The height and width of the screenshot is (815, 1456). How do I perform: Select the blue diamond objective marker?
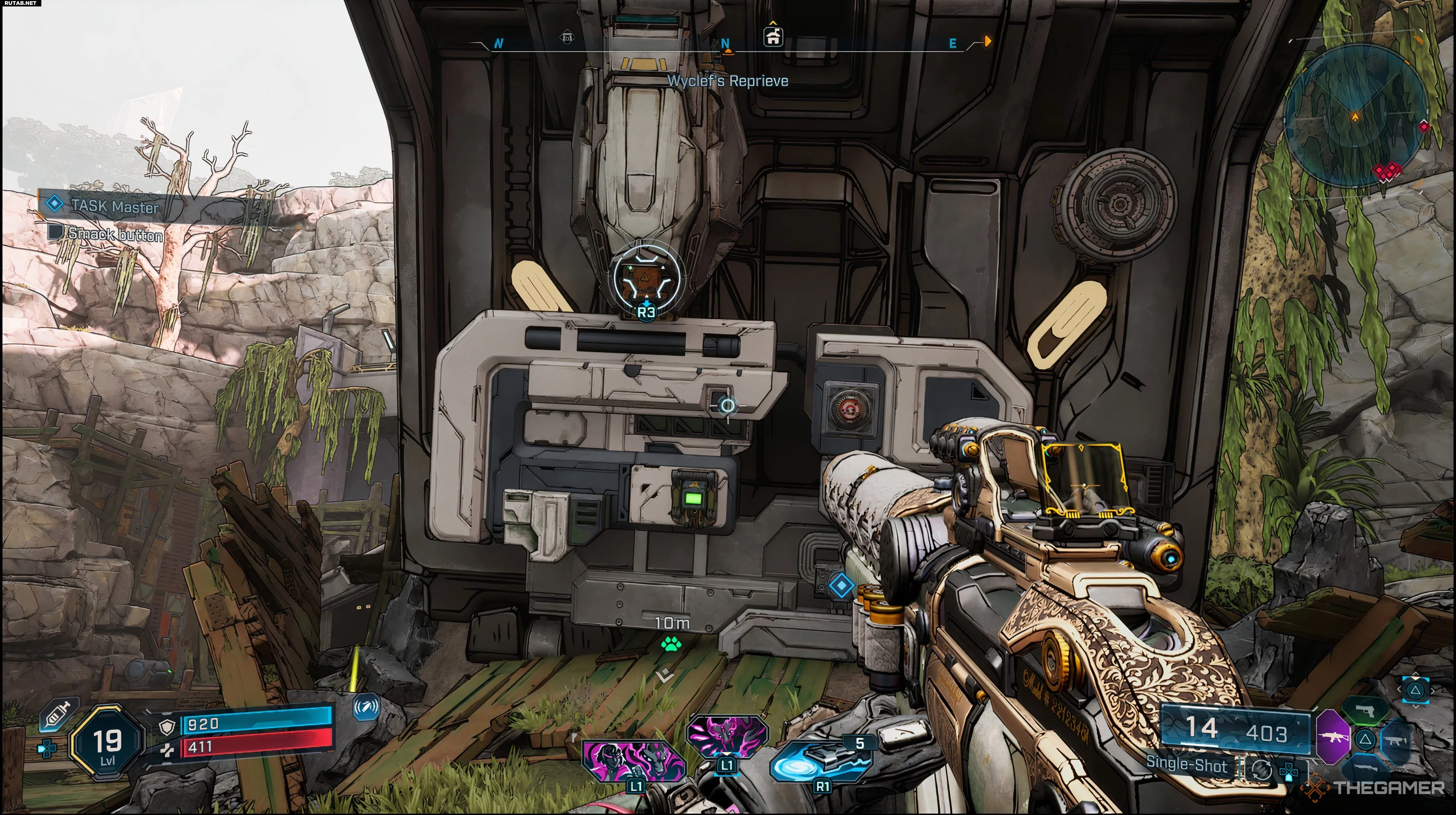pos(841,585)
